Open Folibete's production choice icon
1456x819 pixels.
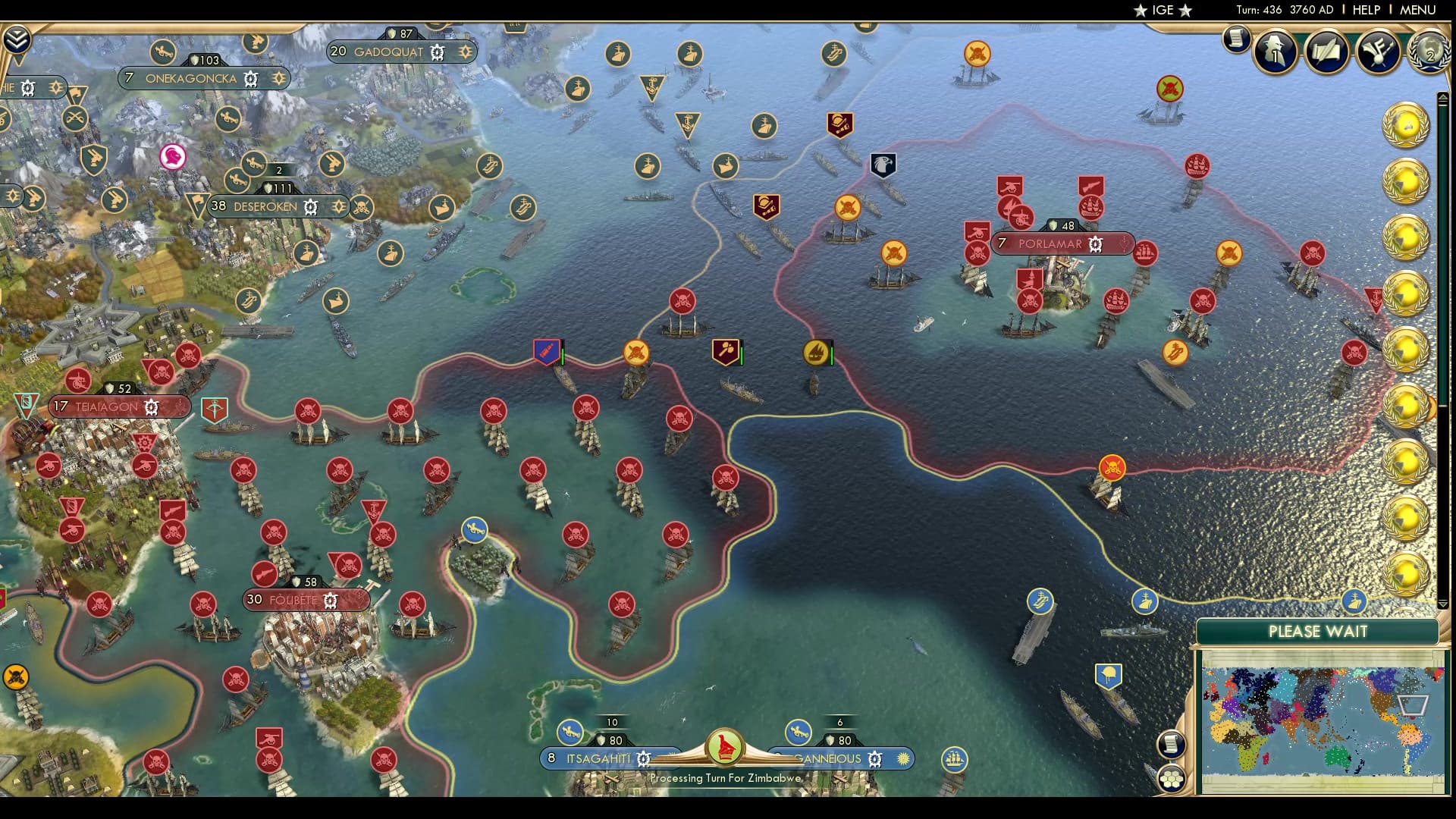pyautogui.click(x=328, y=600)
